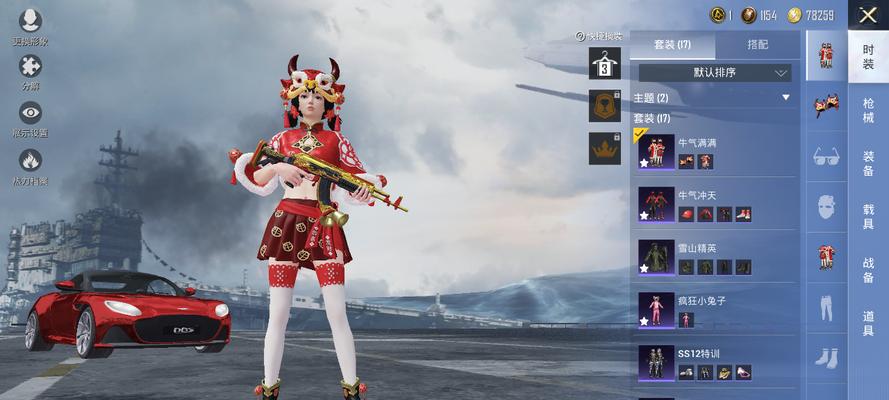Open the 默认排序 sort dropdown
The height and width of the screenshot is (400, 889).
(715, 73)
